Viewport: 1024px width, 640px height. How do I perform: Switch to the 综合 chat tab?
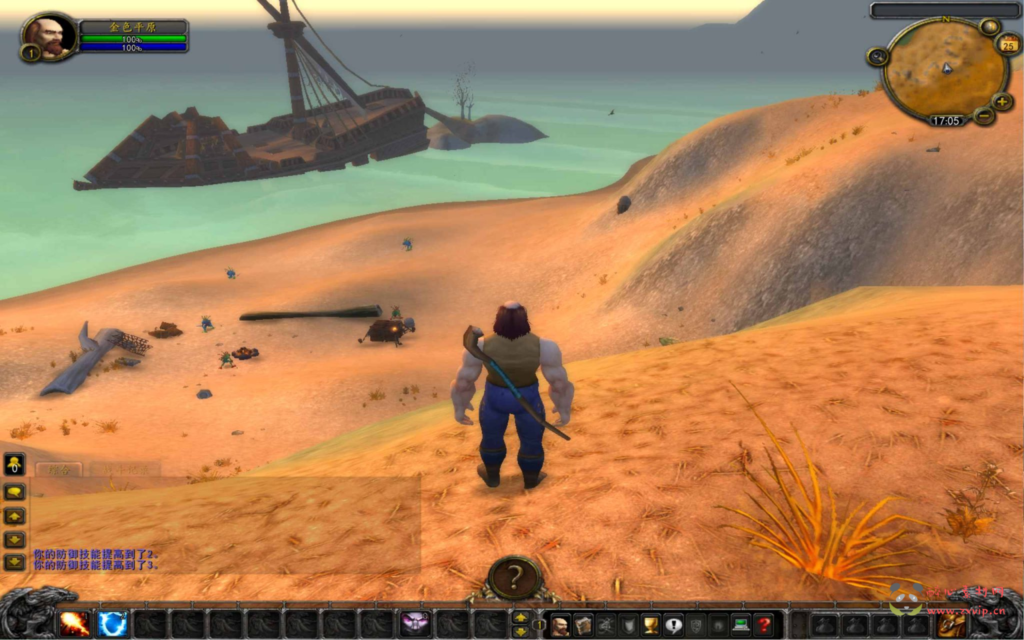click(60, 468)
